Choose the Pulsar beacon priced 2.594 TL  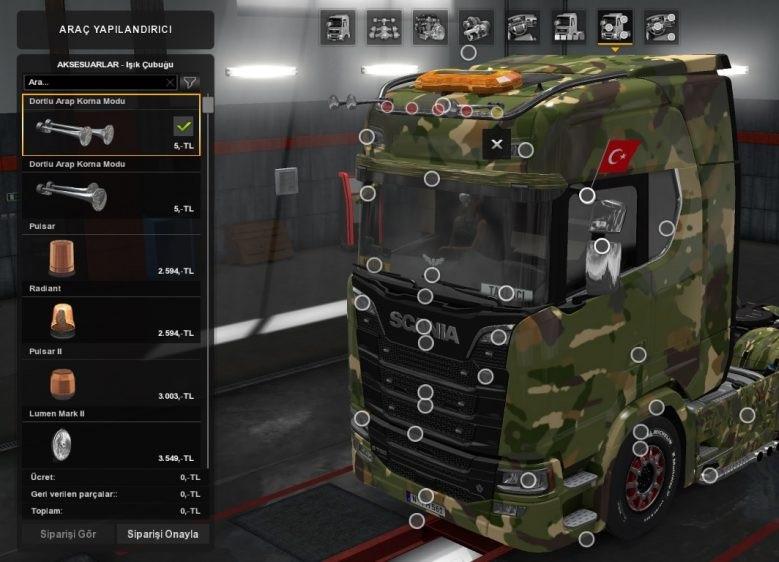point(110,258)
